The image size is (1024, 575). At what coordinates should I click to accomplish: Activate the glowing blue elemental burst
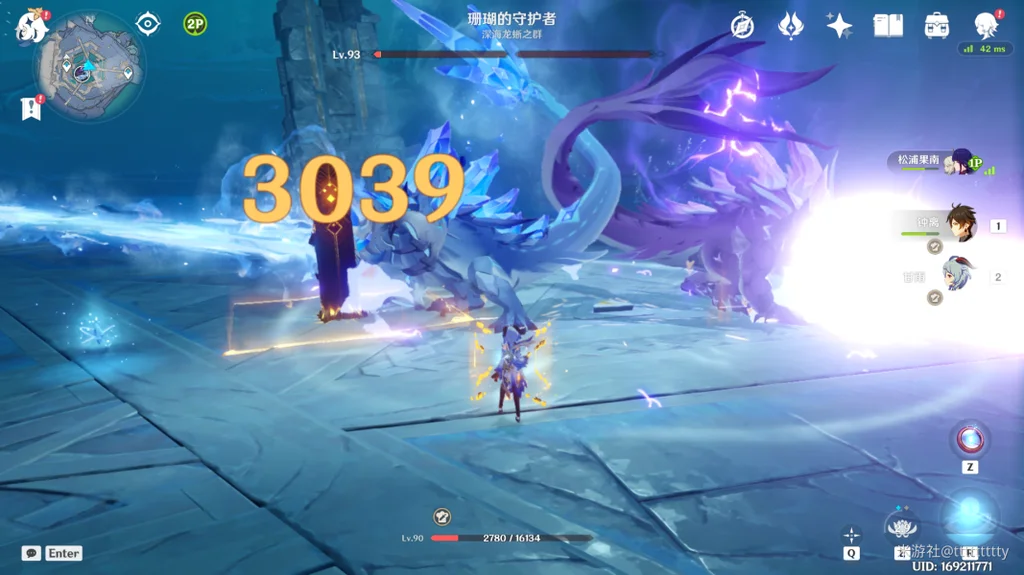(x=969, y=515)
